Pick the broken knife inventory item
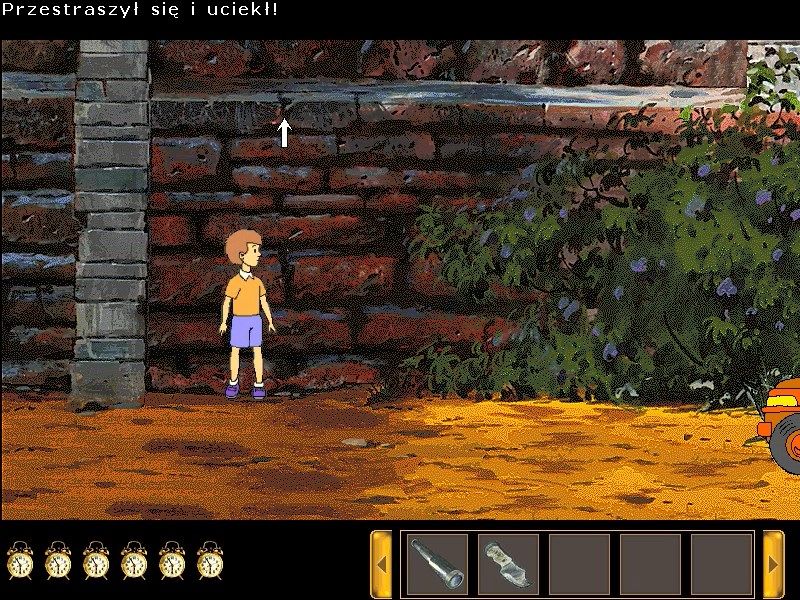800x600 pixels. click(x=508, y=564)
